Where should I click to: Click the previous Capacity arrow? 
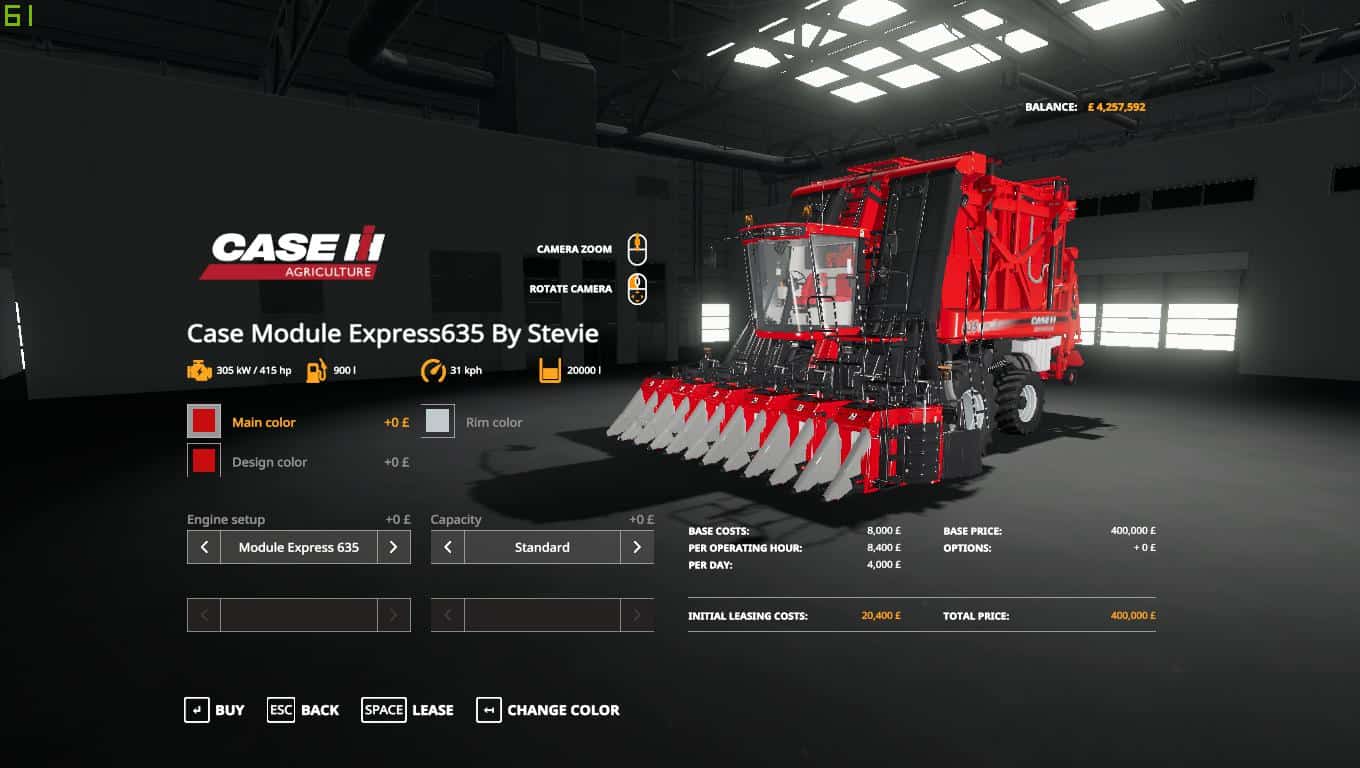pyautogui.click(x=447, y=547)
